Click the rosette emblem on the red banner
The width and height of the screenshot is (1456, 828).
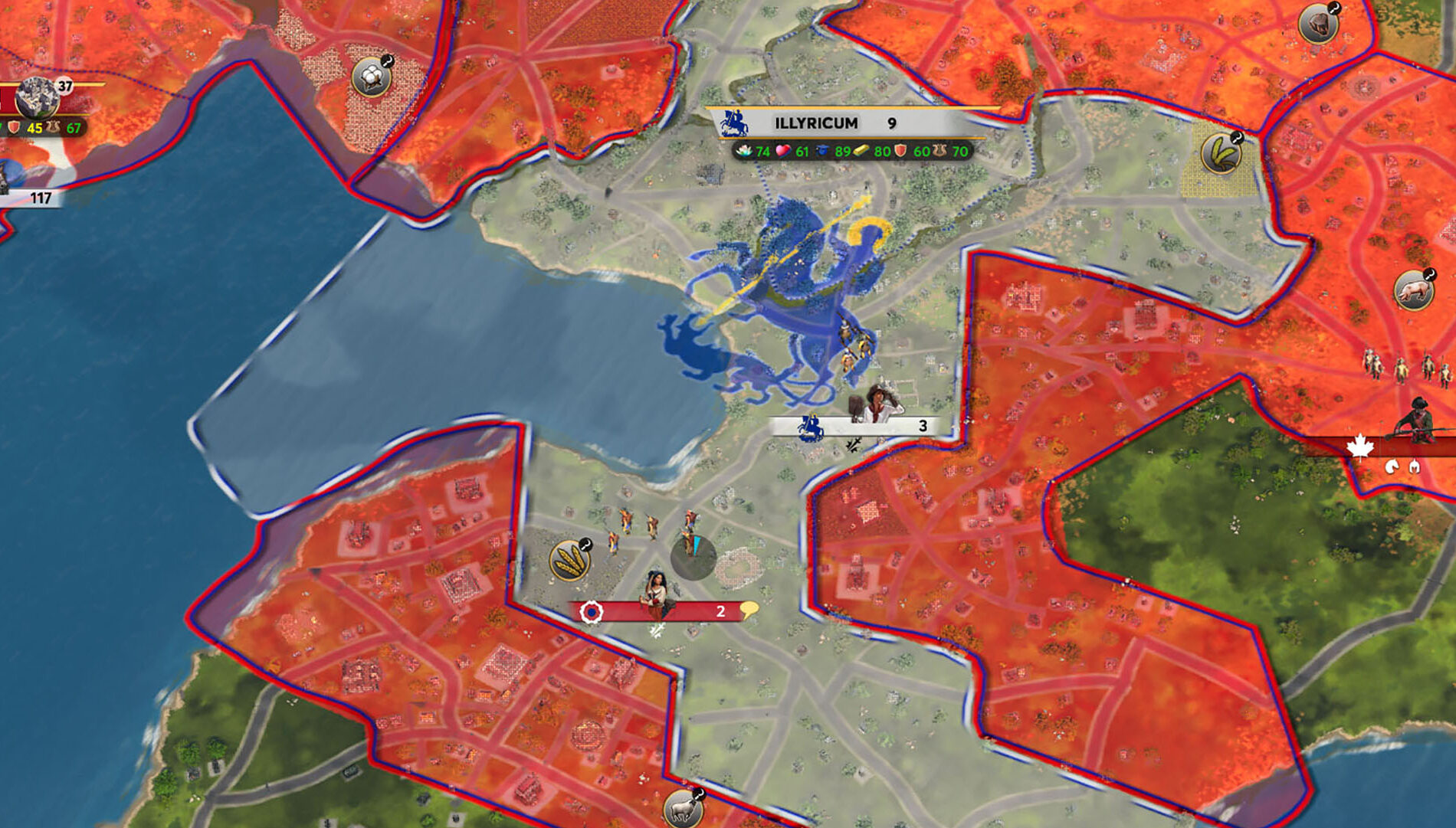click(x=590, y=610)
